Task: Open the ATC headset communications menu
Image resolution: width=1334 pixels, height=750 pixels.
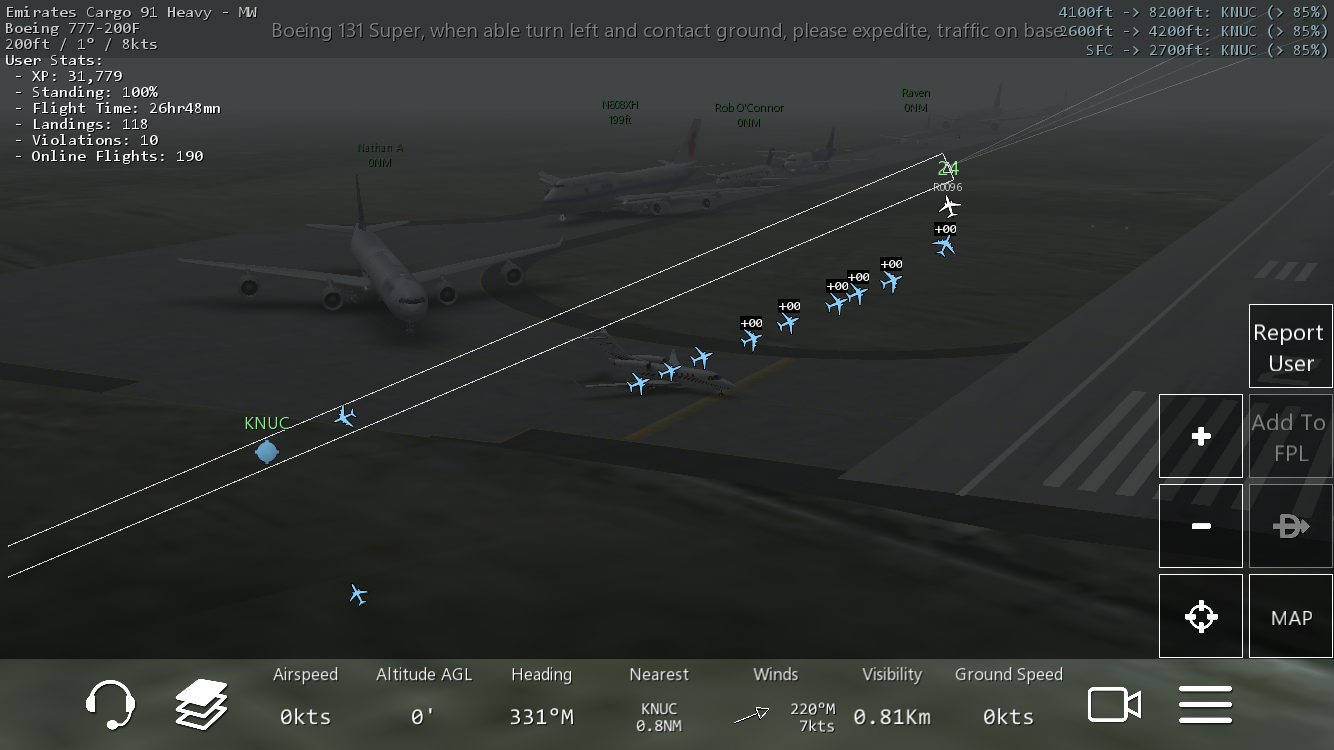Action: coord(110,705)
